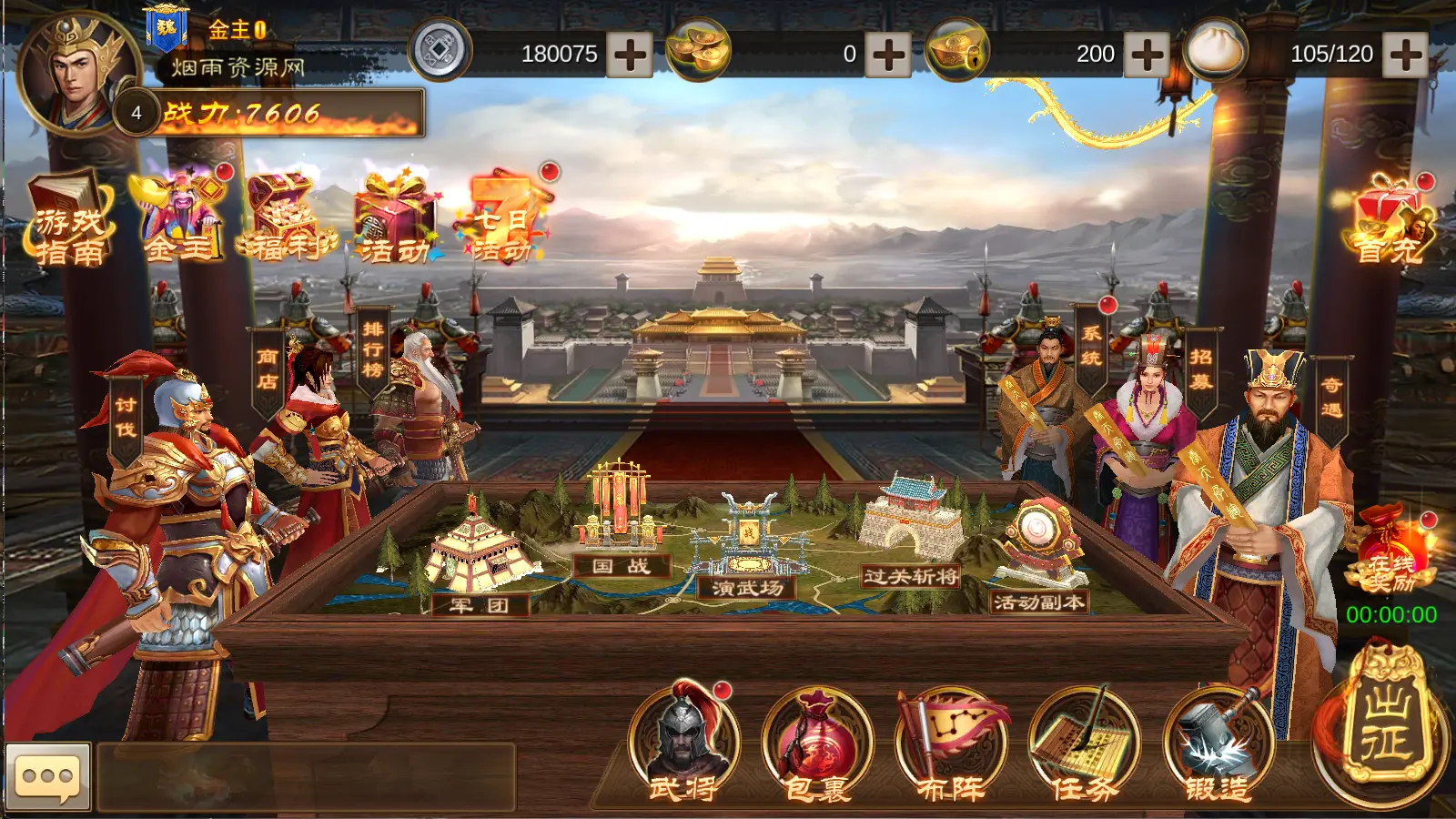
Task: Open the 活动 gift box events
Action: (x=396, y=220)
